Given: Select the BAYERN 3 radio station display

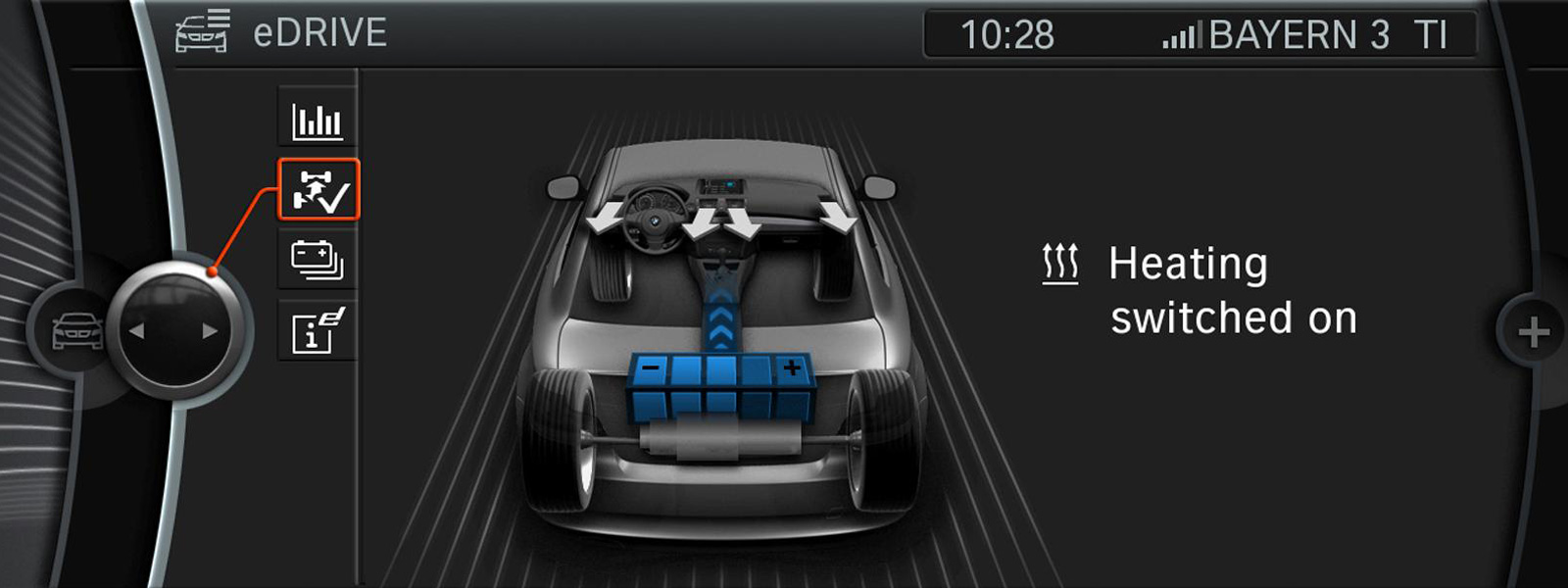Looking at the screenshot, I should [1303, 35].
